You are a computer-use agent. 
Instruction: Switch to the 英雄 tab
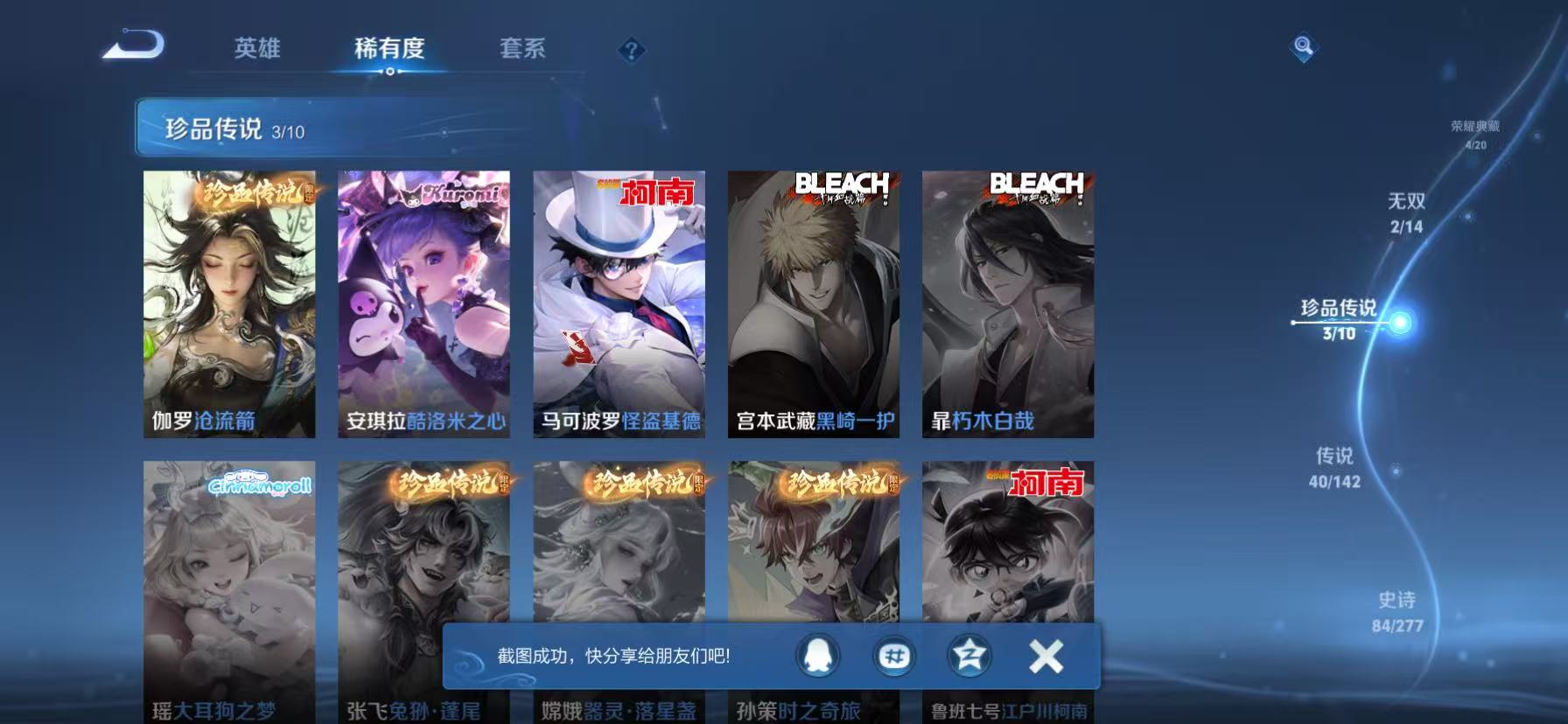[258, 50]
